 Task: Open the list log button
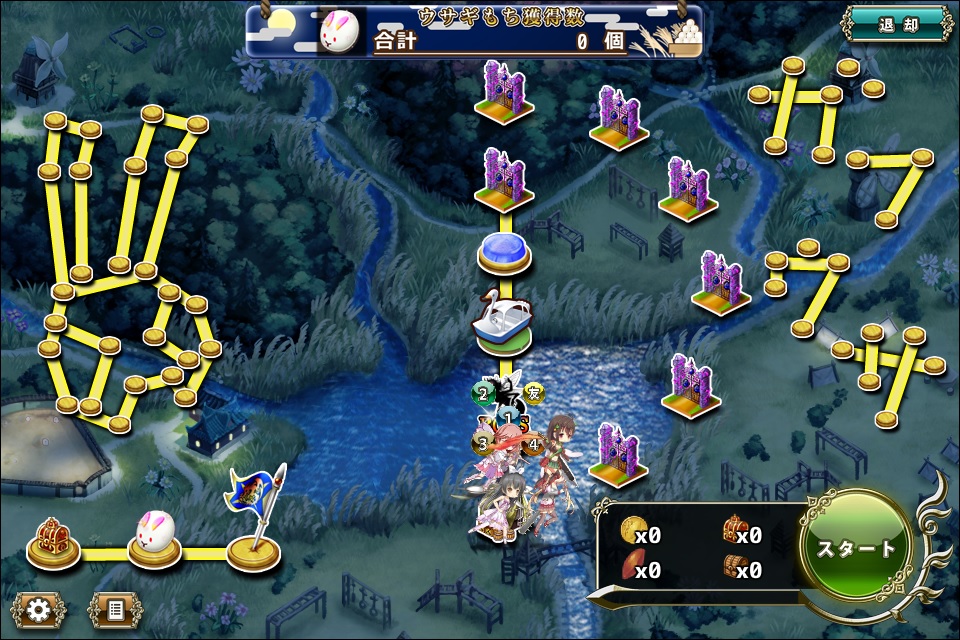tap(115, 609)
